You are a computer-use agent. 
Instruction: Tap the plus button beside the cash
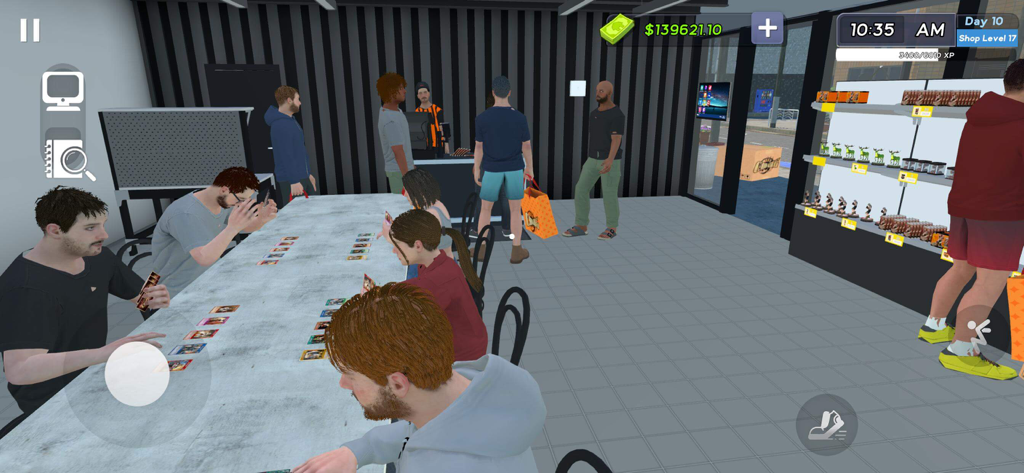767,28
